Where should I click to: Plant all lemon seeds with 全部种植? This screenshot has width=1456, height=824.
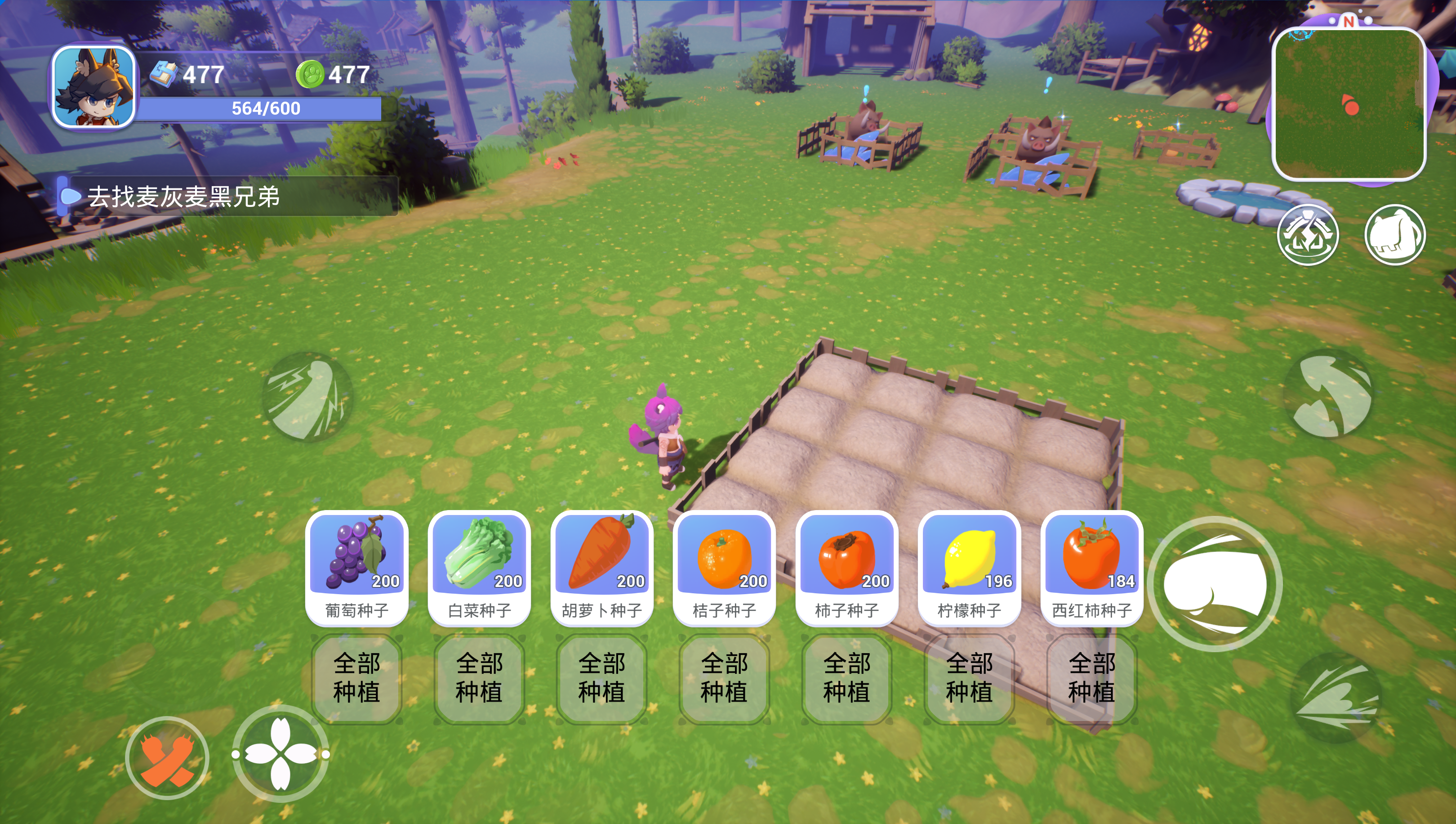tap(969, 678)
